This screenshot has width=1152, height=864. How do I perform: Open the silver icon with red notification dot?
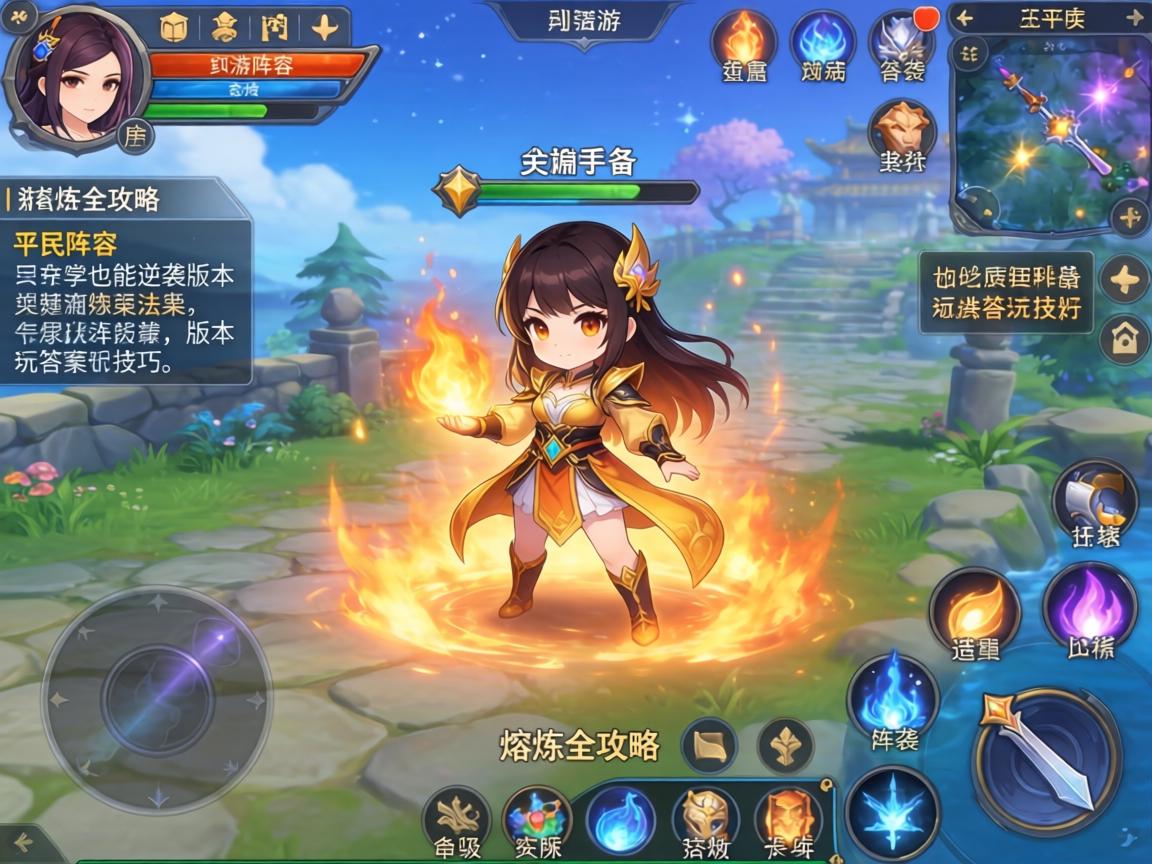[x=901, y=42]
